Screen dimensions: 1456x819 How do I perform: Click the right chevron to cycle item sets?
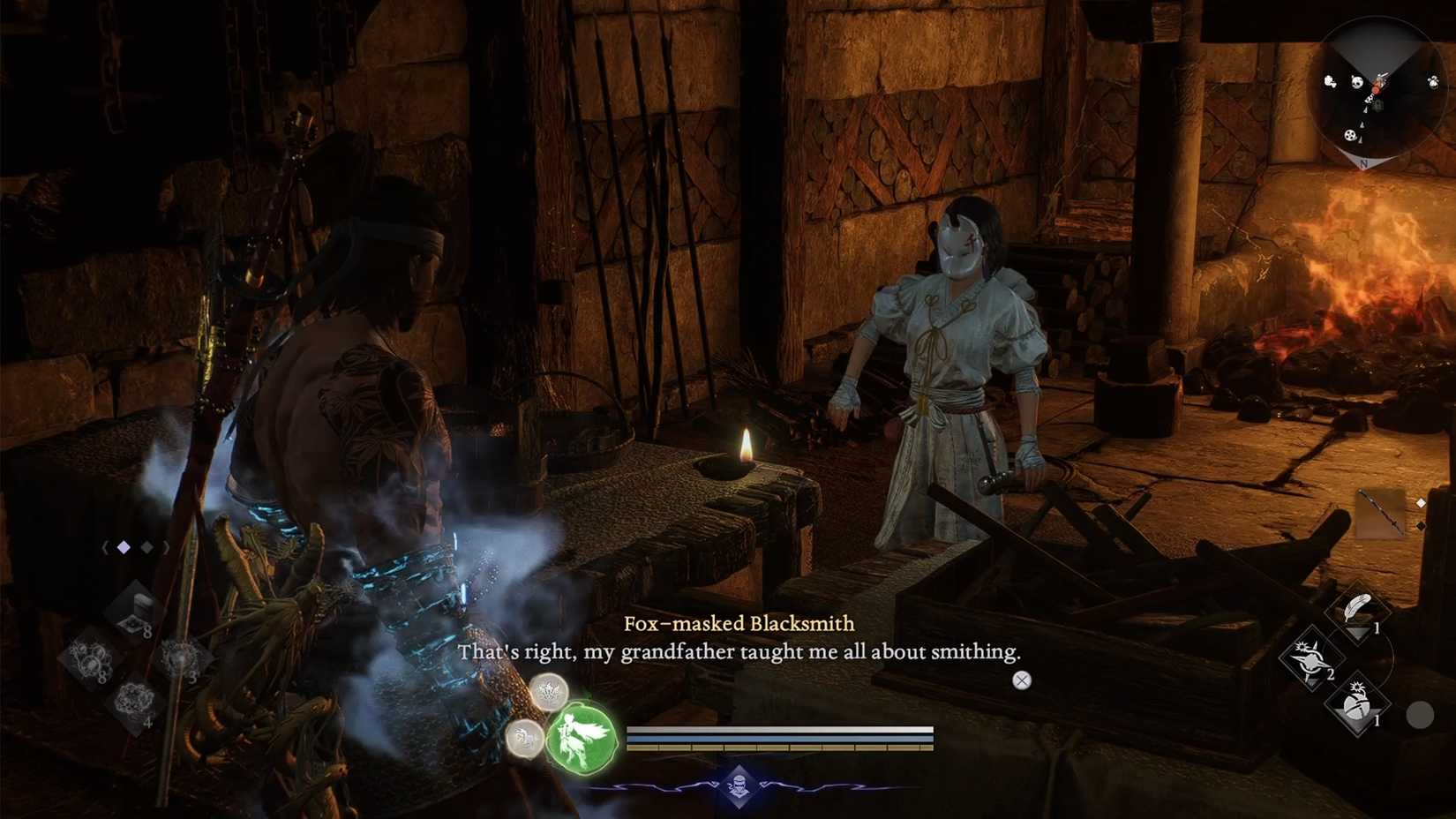tap(166, 547)
